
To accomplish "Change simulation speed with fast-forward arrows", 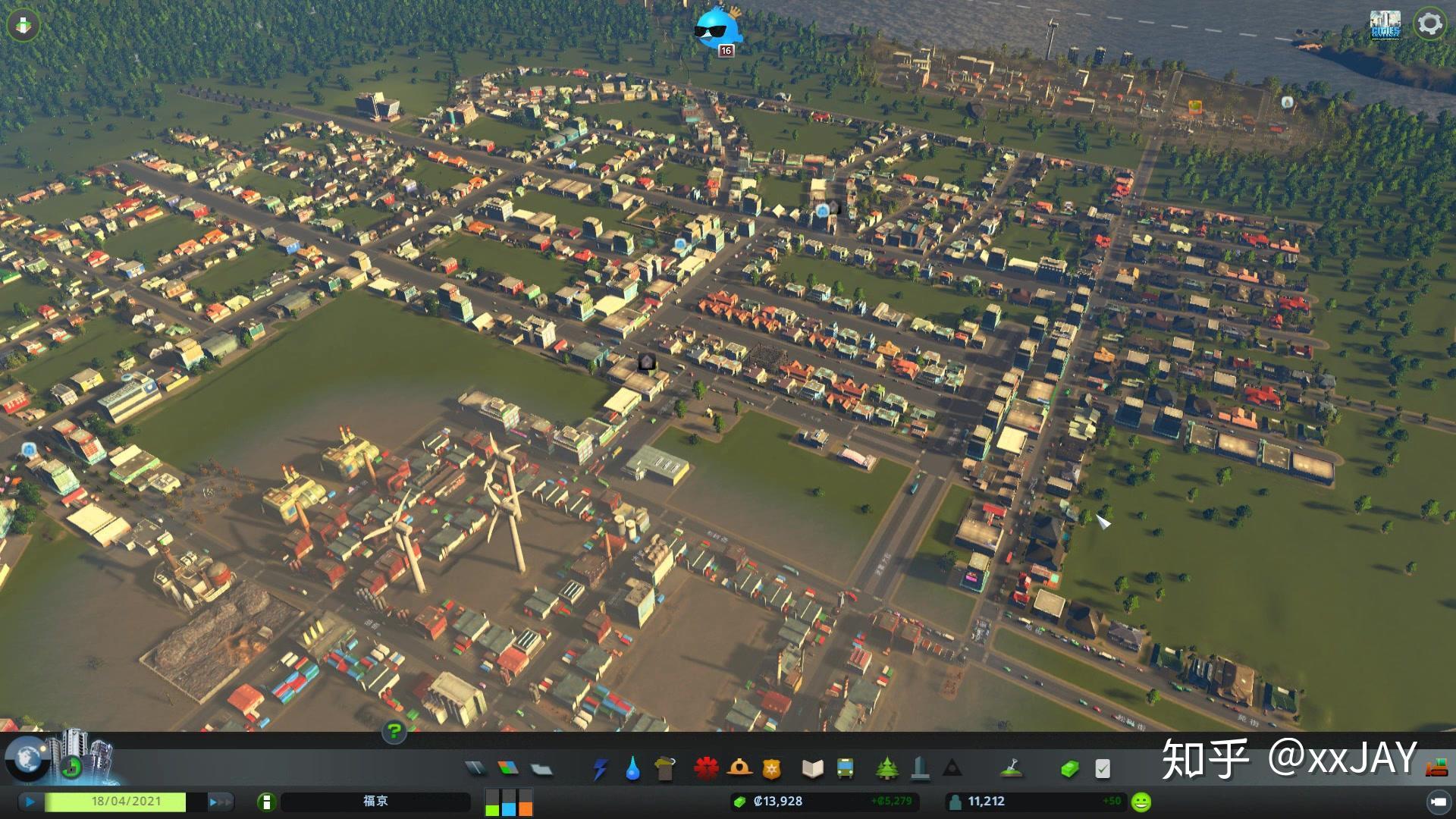I will coord(218,802).
